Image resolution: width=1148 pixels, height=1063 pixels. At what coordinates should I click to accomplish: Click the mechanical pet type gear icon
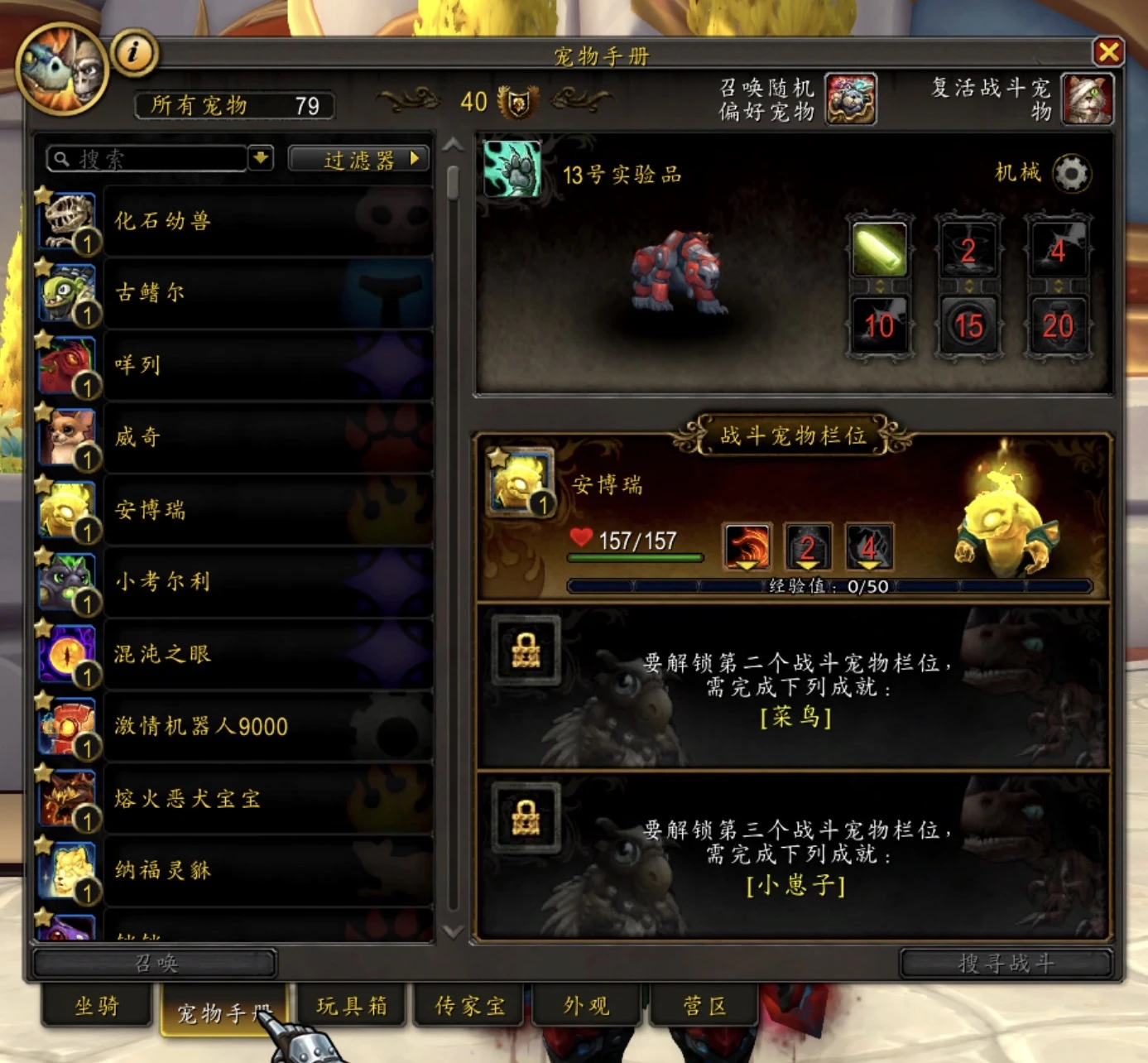[1071, 174]
